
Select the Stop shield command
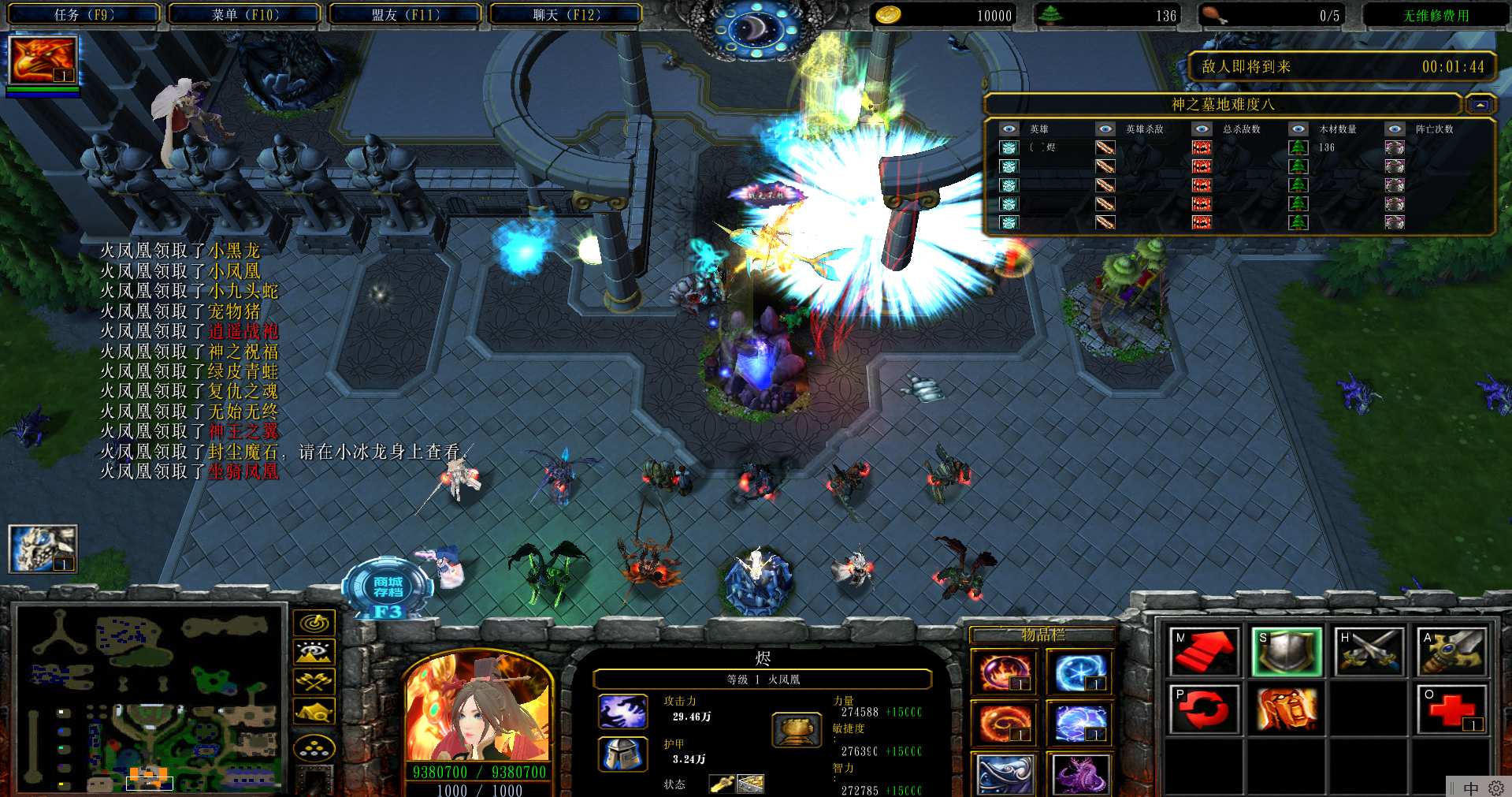coord(1286,651)
